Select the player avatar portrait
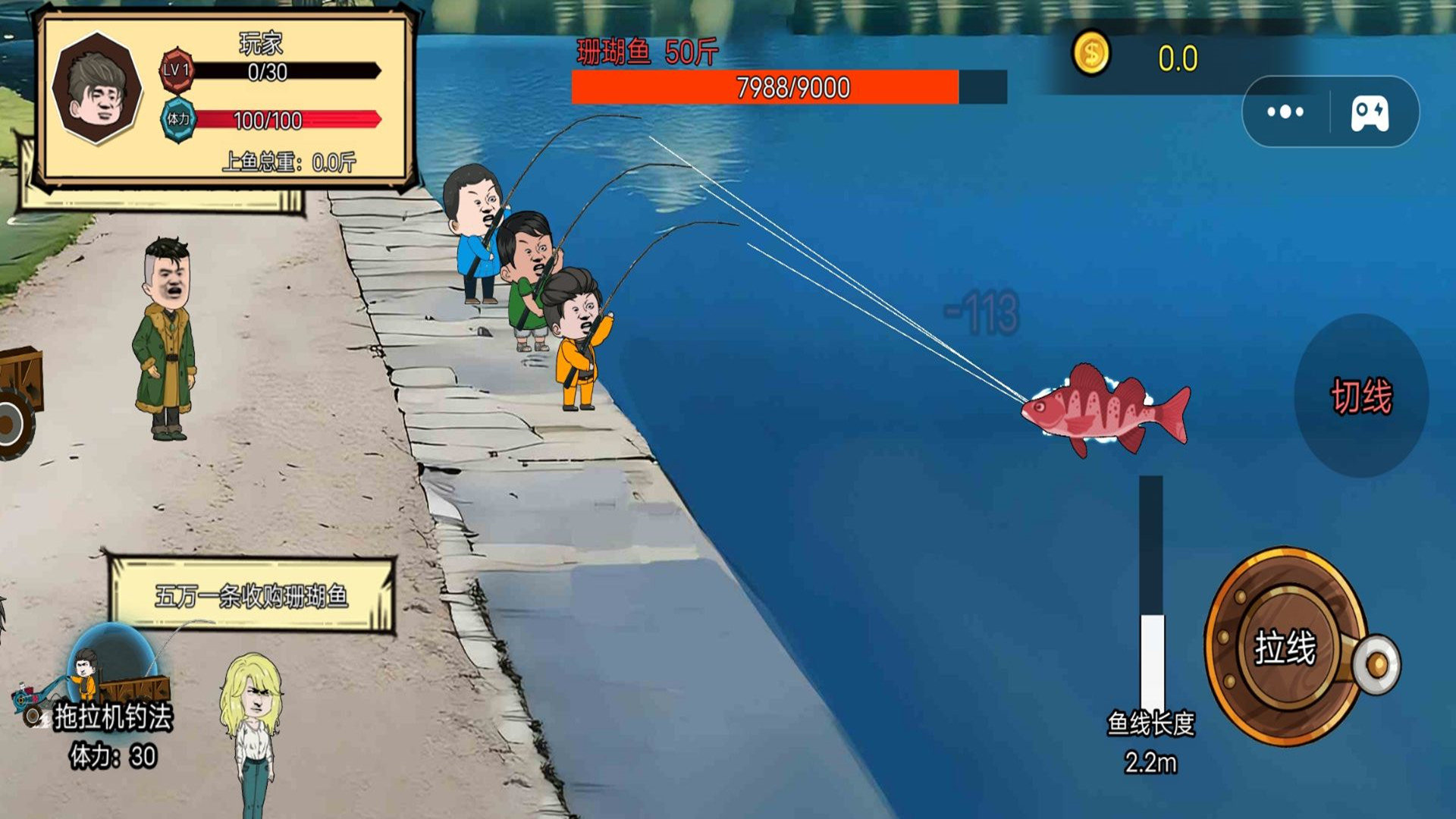Image resolution: width=1456 pixels, height=819 pixels. click(97, 88)
